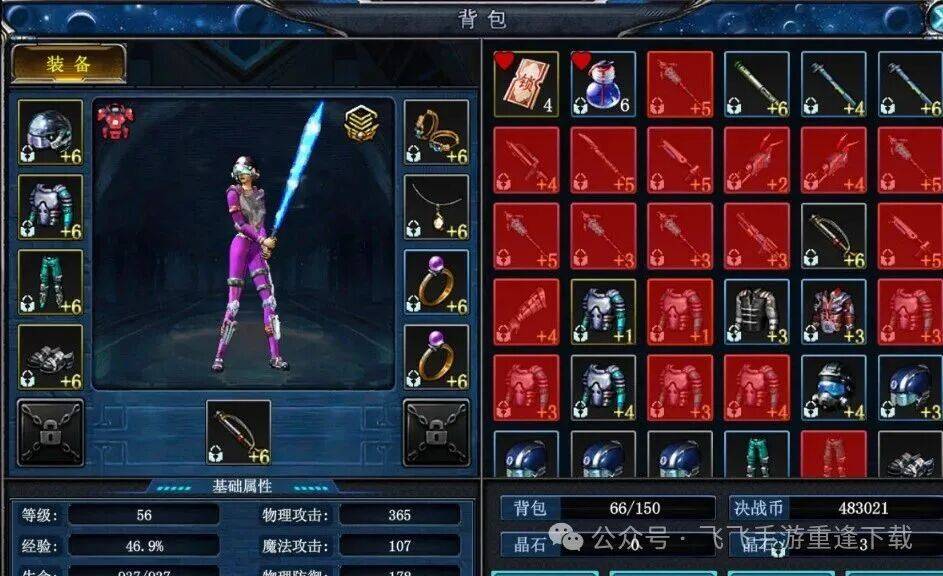Select the lock scroll item with count 4
This screenshot has height=576, width=943.
click(x=526, y=84)
